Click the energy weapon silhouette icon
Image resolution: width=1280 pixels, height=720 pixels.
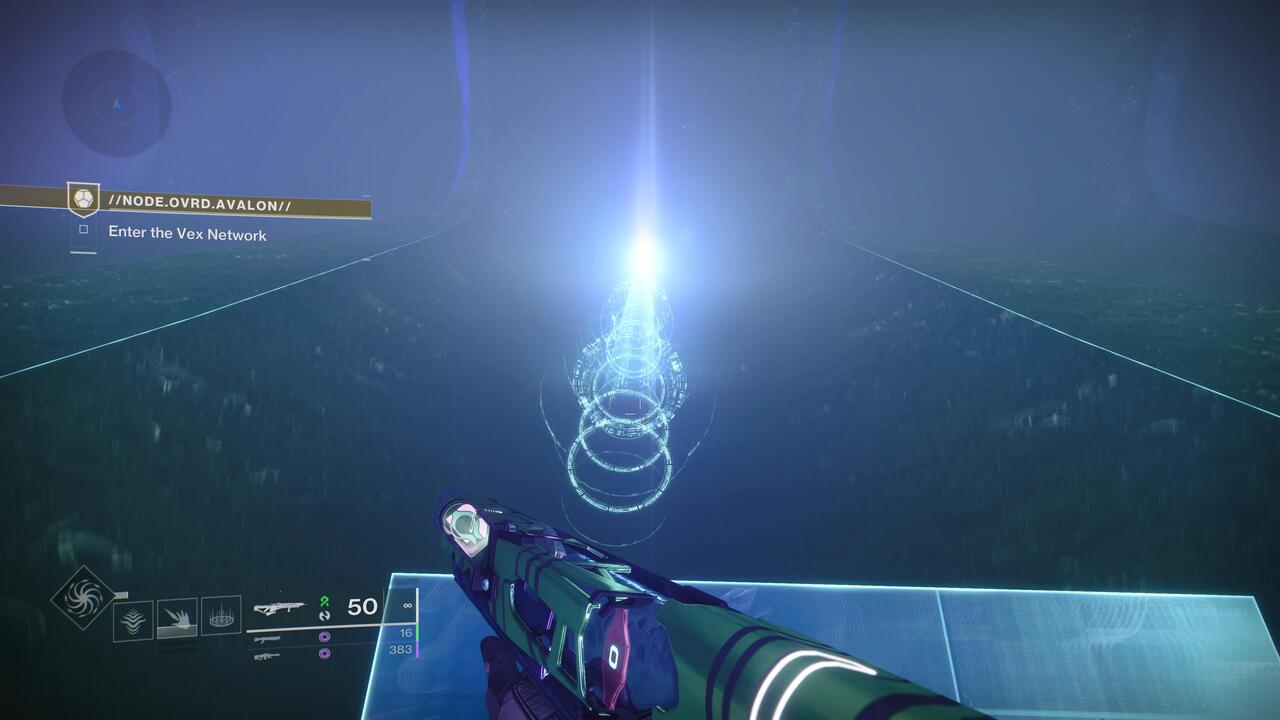tap(268, 639)
